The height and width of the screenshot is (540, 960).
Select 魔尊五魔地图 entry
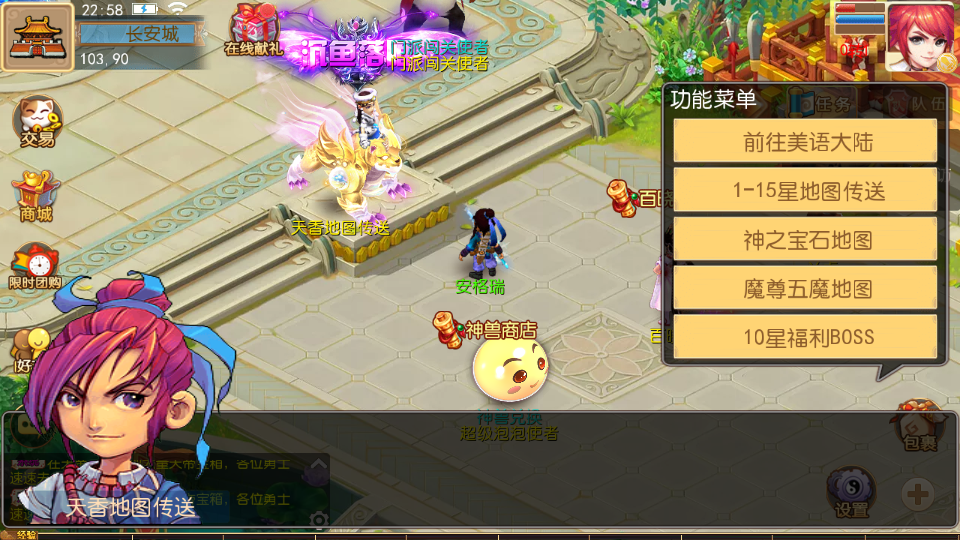point(805,288)
